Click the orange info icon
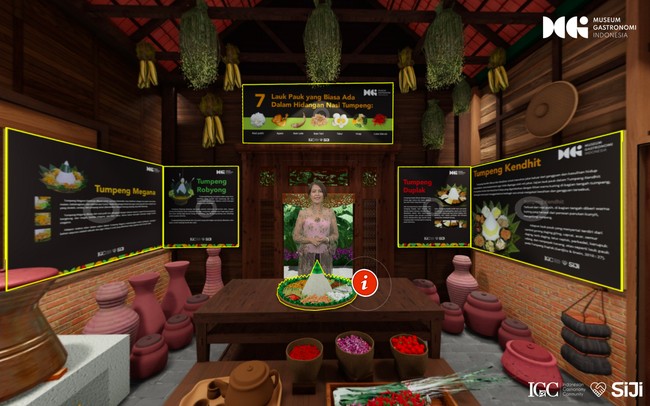Screen dimensions: 650x406 [x=367, y=281]
